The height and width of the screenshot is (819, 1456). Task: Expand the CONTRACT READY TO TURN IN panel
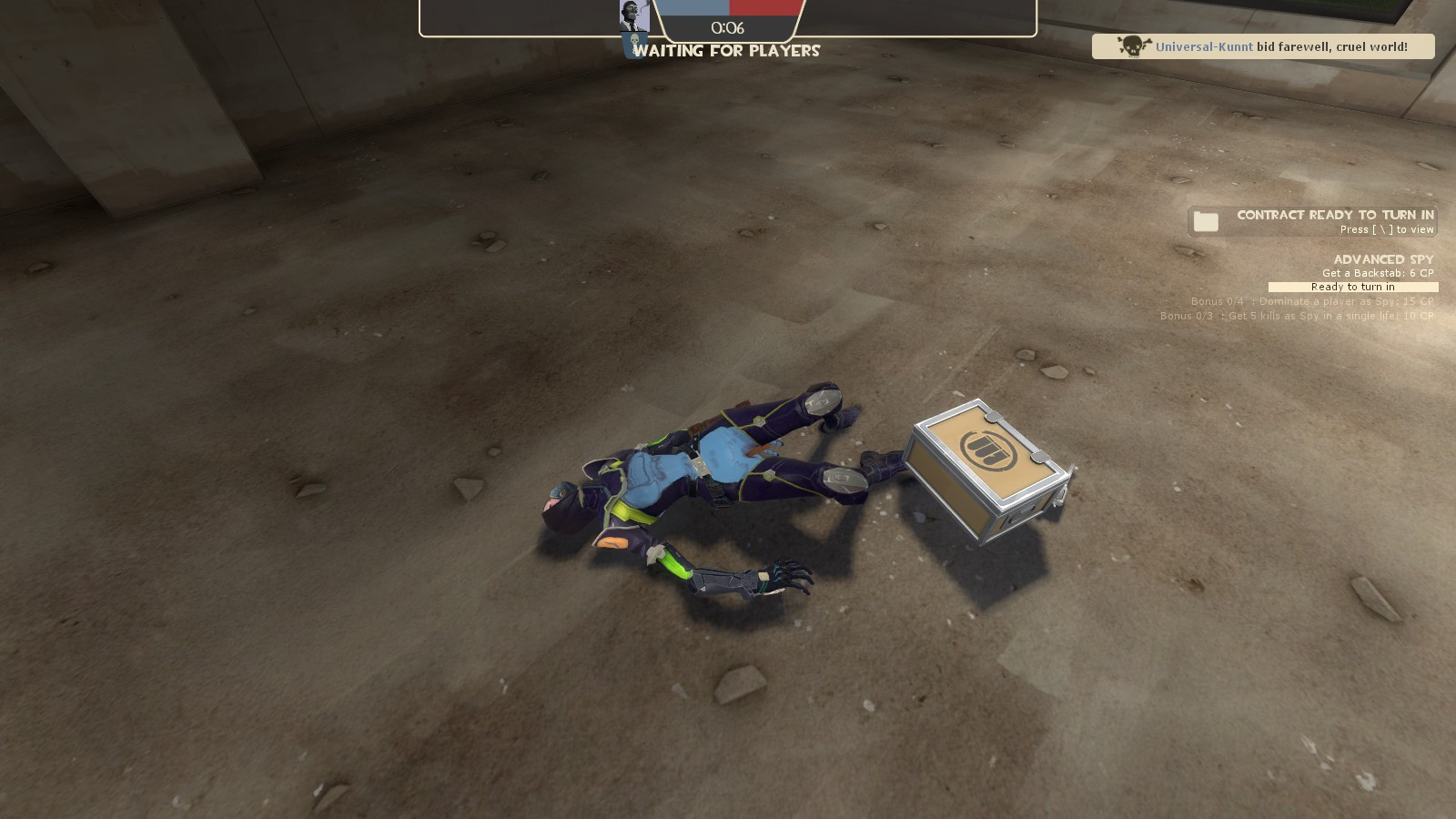(1334, 216)
